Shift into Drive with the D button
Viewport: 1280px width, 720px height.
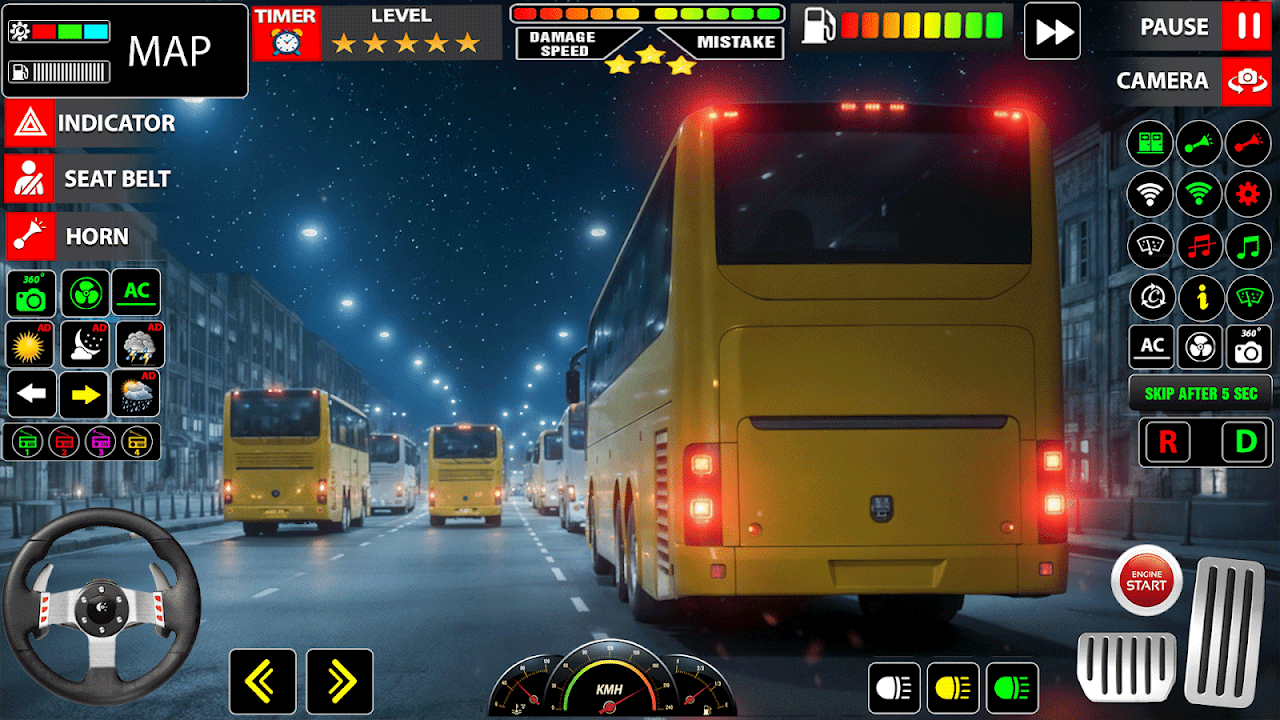click(1246, 442)
